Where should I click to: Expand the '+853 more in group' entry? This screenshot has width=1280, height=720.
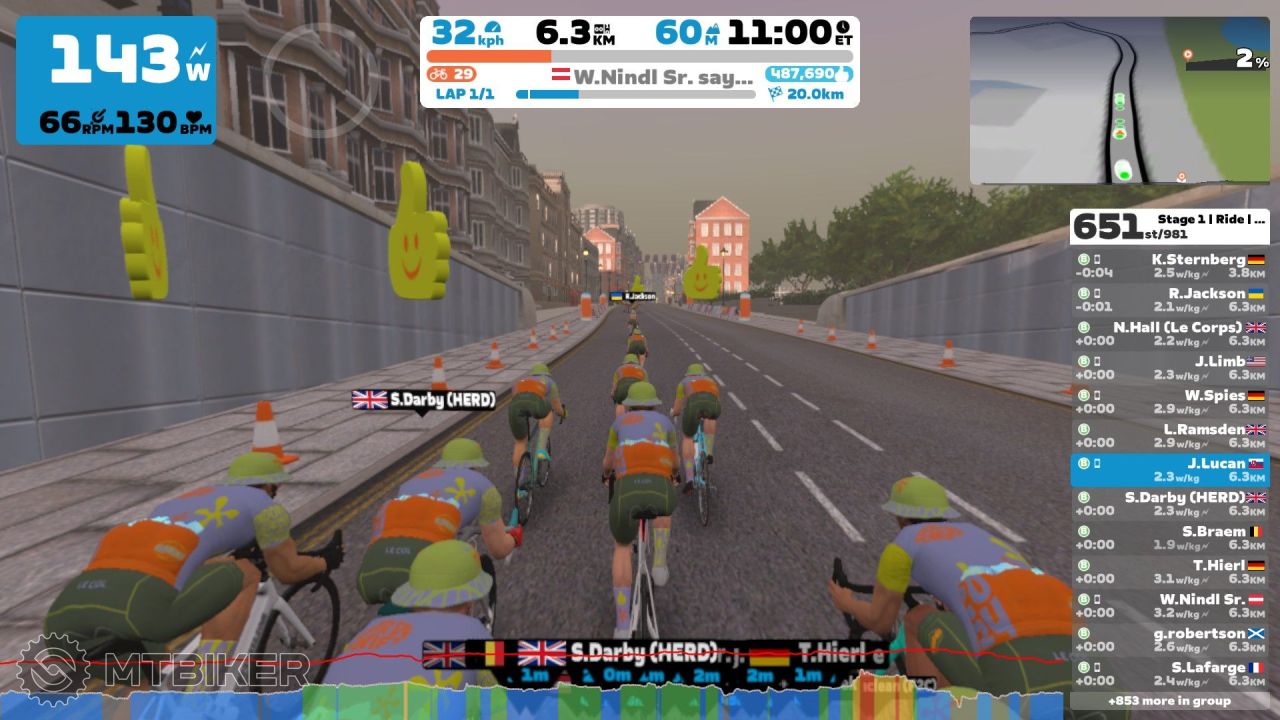point(1169,701)
